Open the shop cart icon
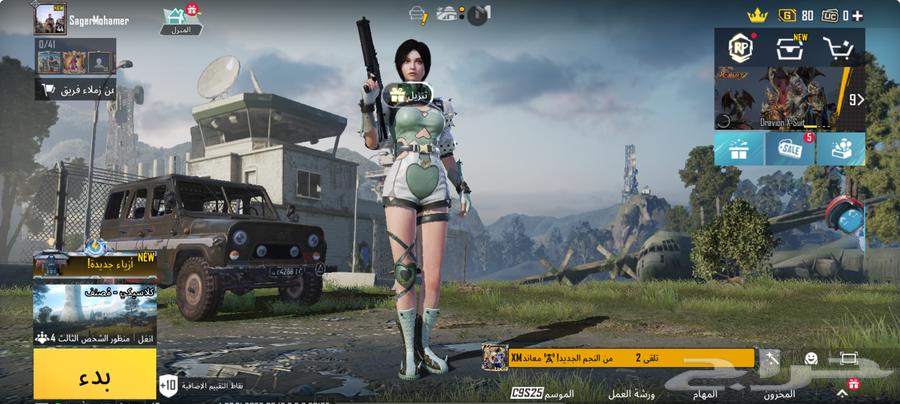The image size is (900, 404). (840, 48)
